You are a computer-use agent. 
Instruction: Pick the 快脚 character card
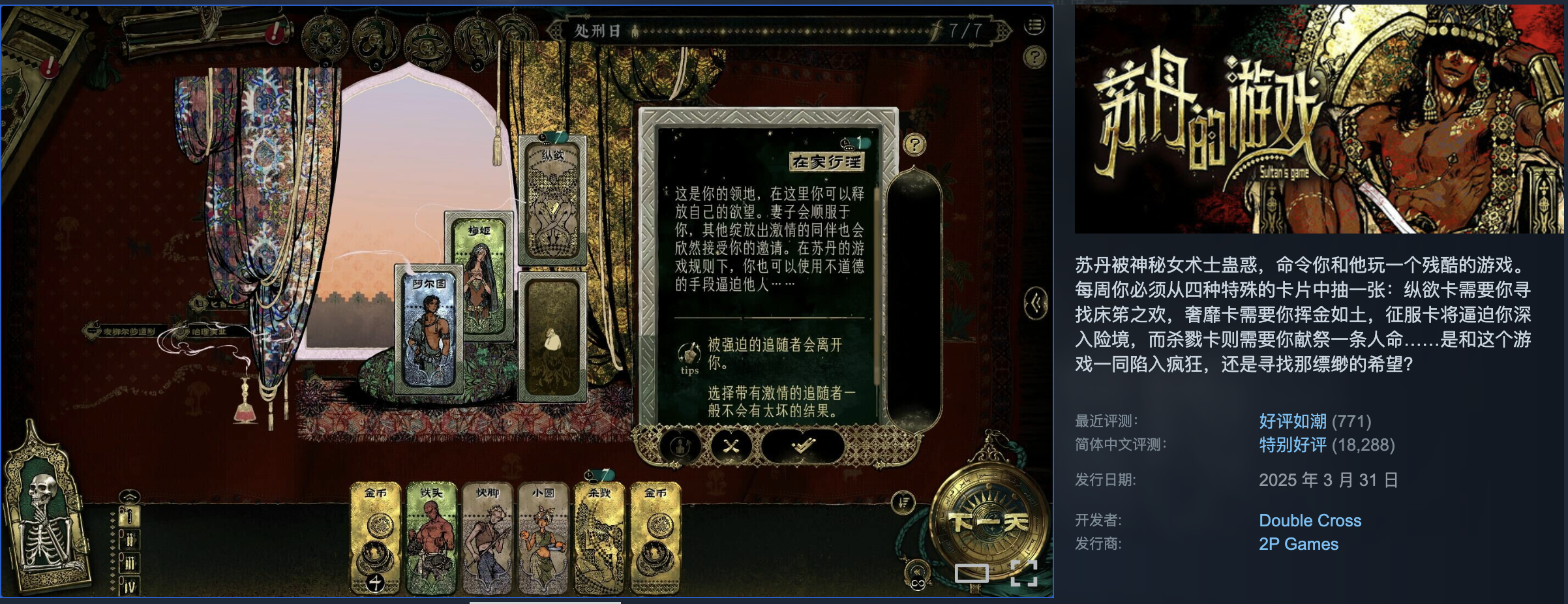tap(487, 537)
